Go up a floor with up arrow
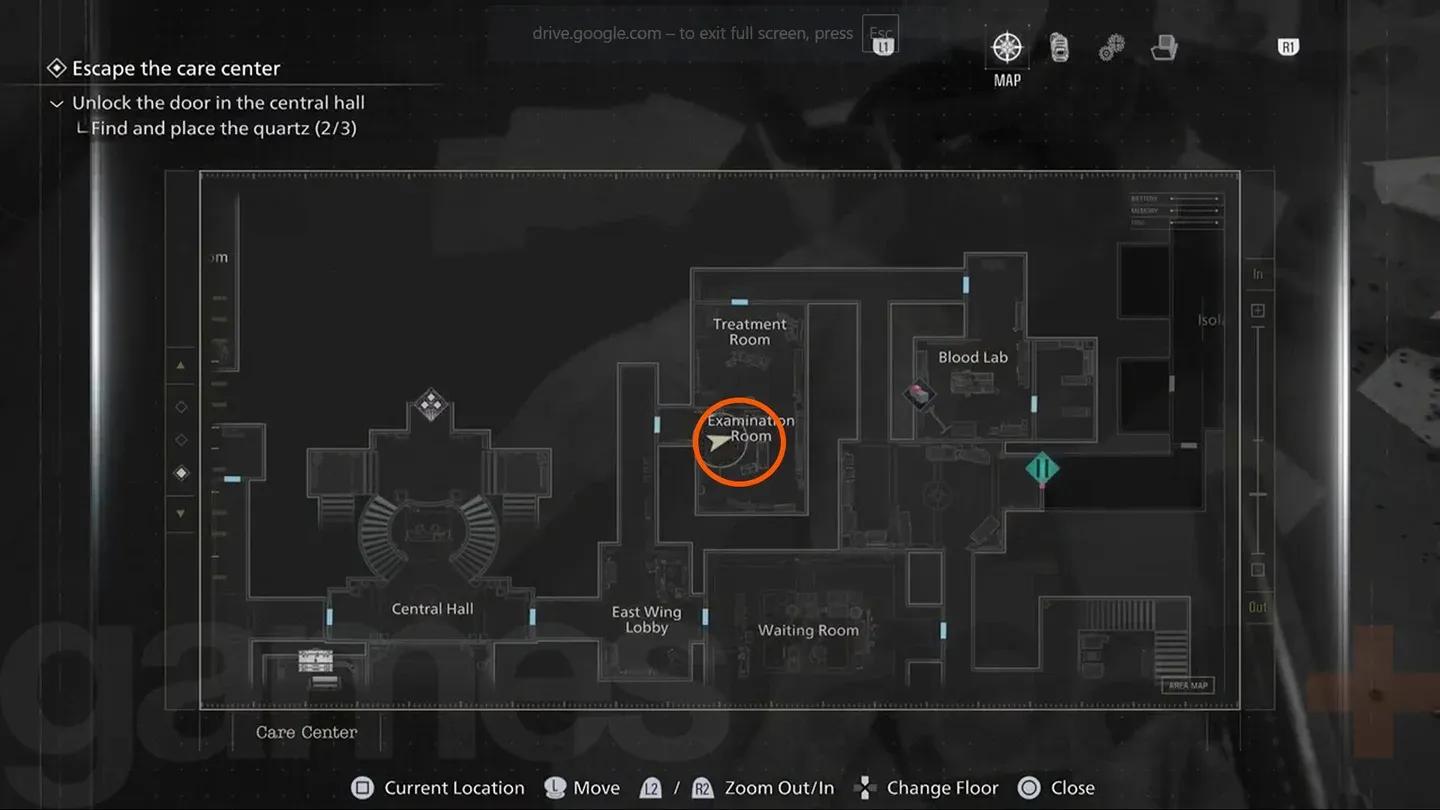Screen dimensions: 1440x810 (181, 366)
